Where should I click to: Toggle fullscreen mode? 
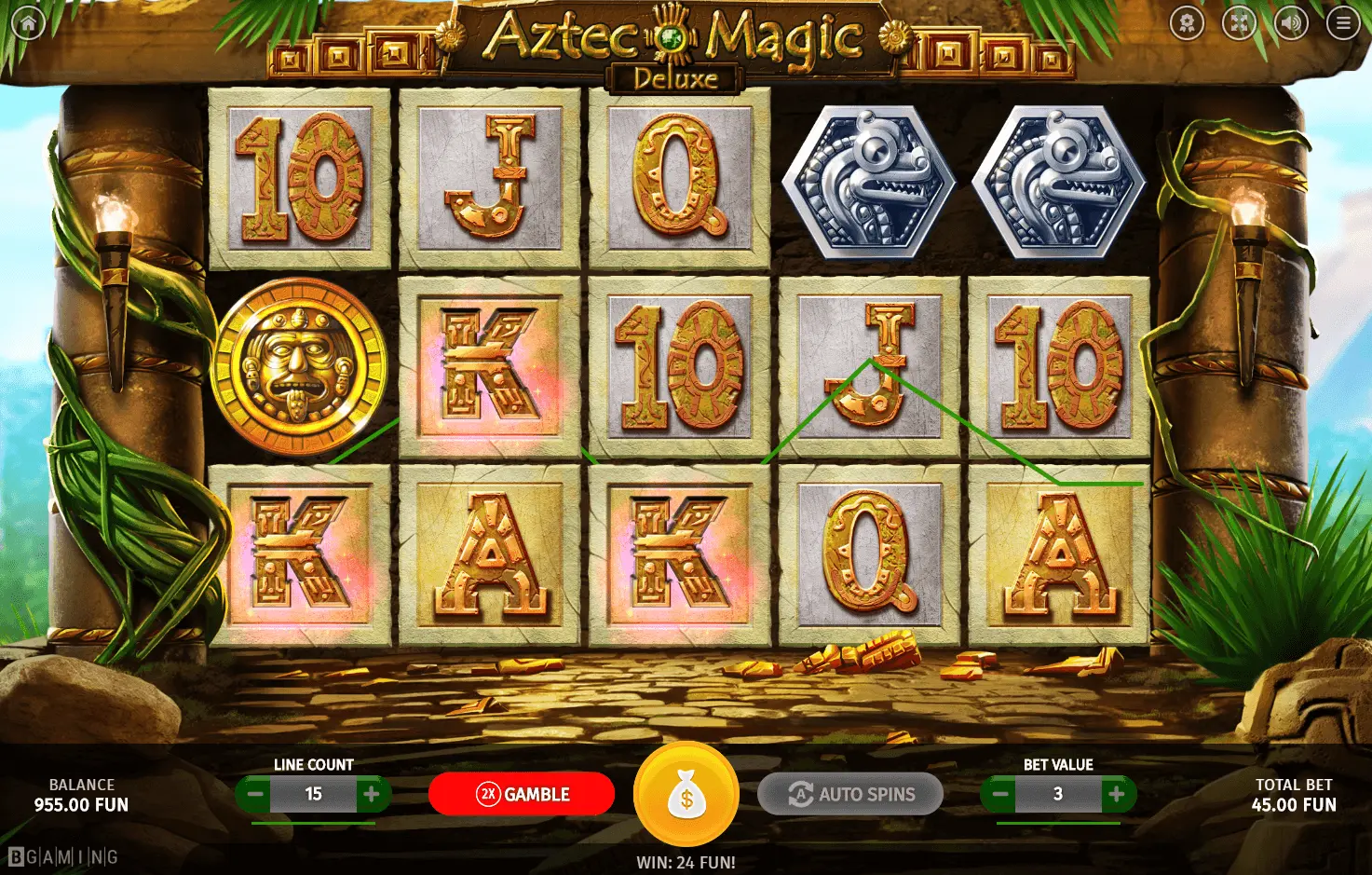[1239, 23]
